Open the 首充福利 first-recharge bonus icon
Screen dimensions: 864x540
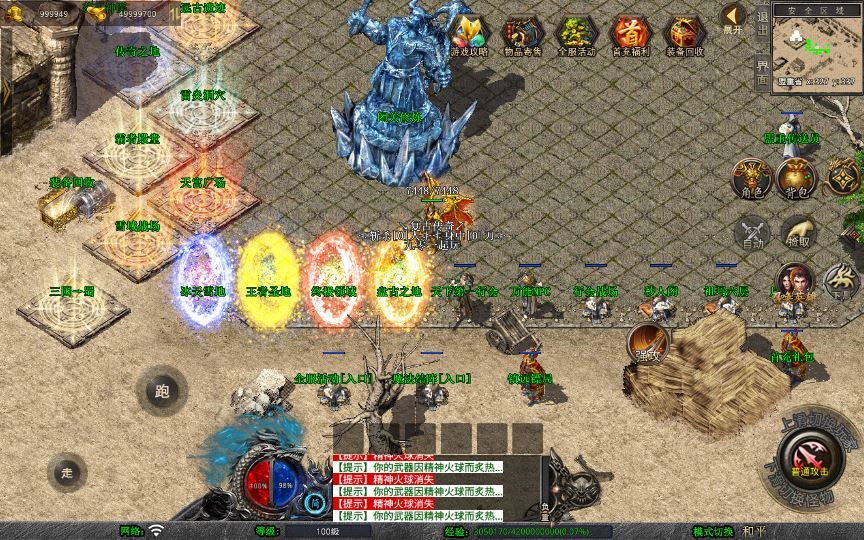629,35
